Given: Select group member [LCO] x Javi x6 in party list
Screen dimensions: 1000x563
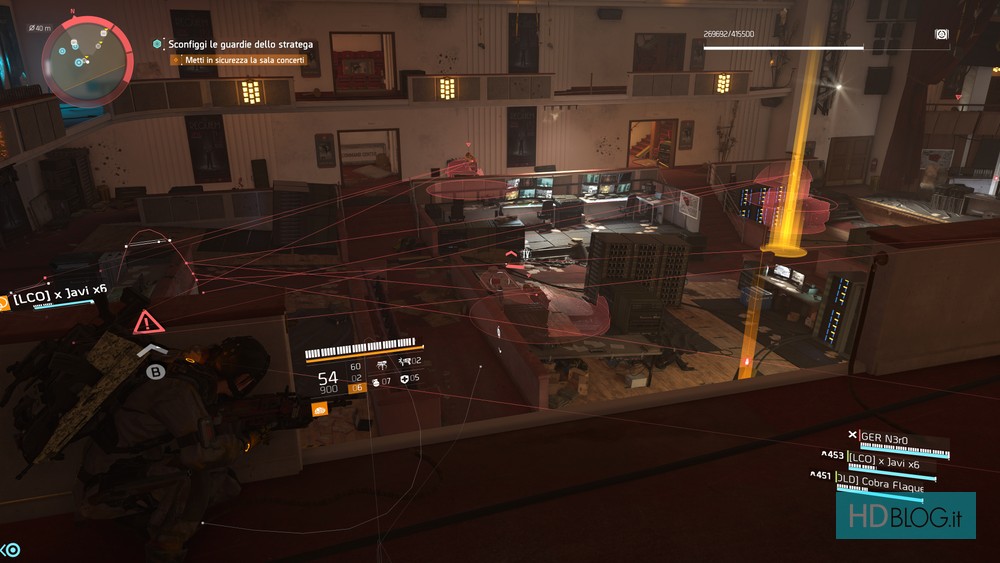Looking at the screenshot, I should tap(884, 462).
